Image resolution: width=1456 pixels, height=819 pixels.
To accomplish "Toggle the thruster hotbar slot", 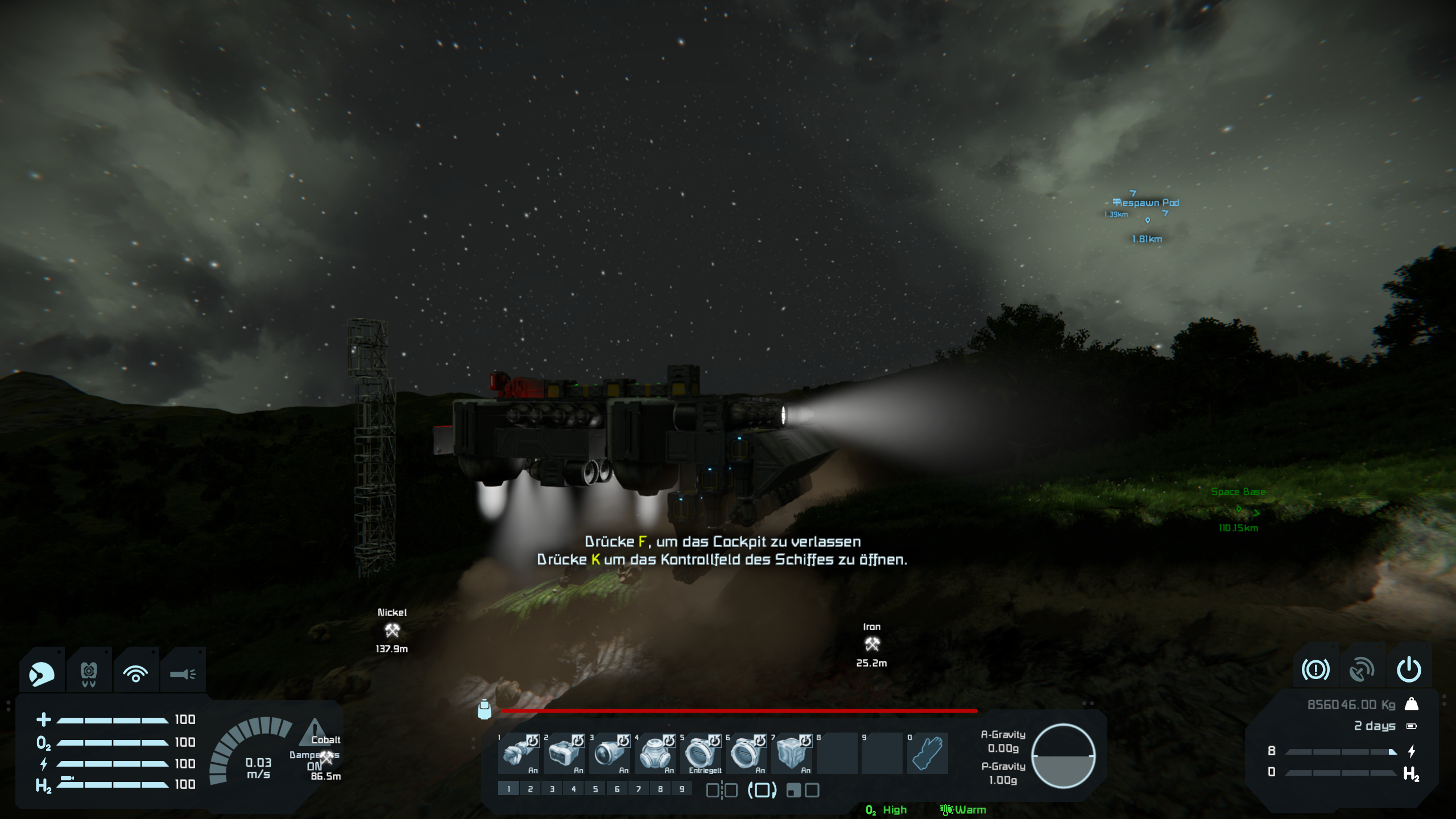I will 609,753.
